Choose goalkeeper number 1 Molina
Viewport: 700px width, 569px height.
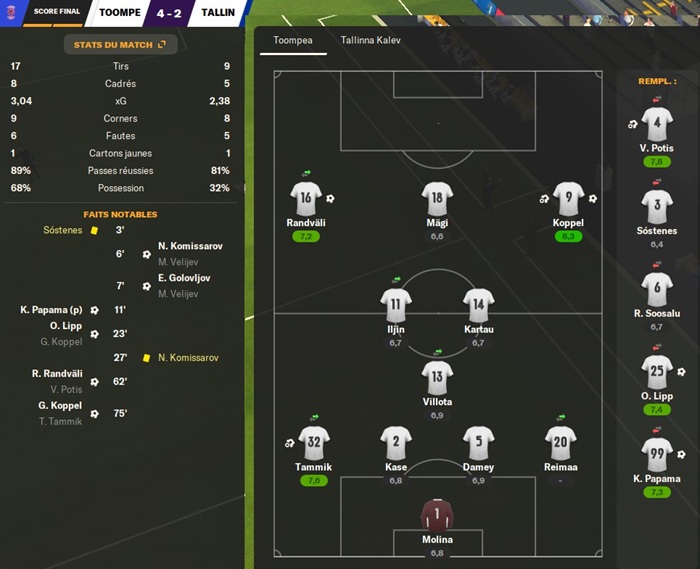(437, 515)
